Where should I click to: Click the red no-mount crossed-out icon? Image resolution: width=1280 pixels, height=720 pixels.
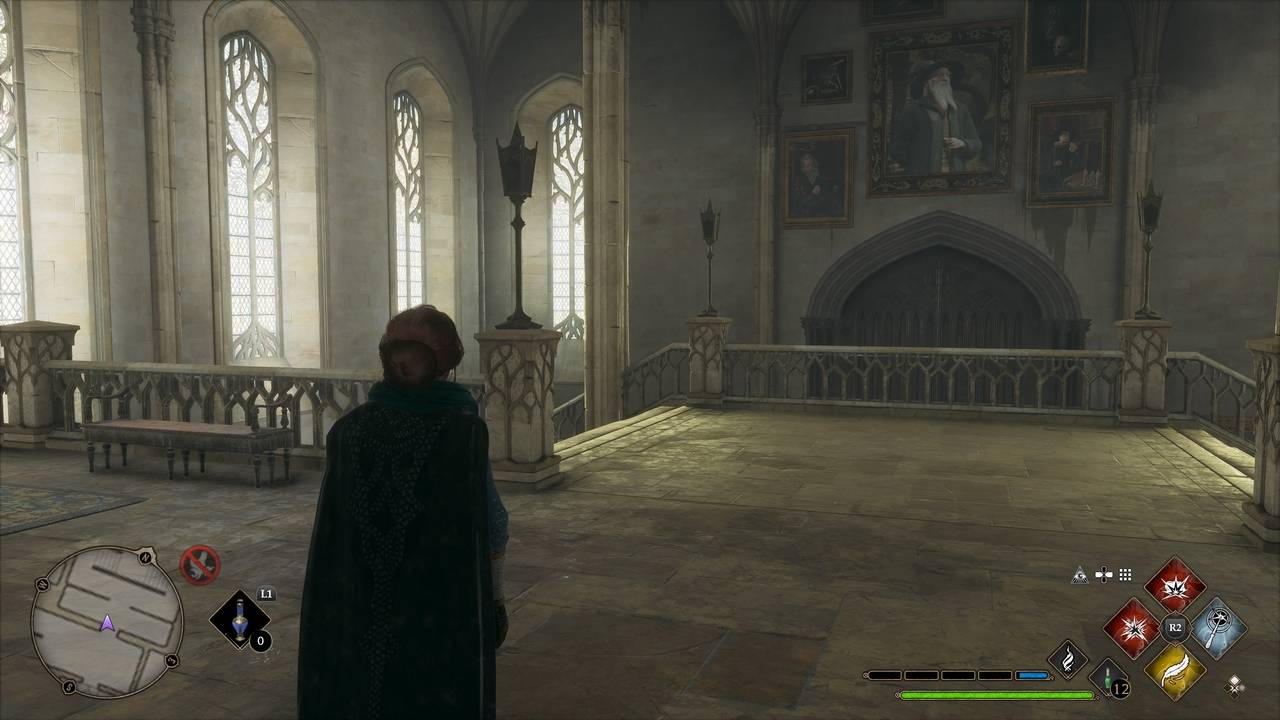coord(200,564)
